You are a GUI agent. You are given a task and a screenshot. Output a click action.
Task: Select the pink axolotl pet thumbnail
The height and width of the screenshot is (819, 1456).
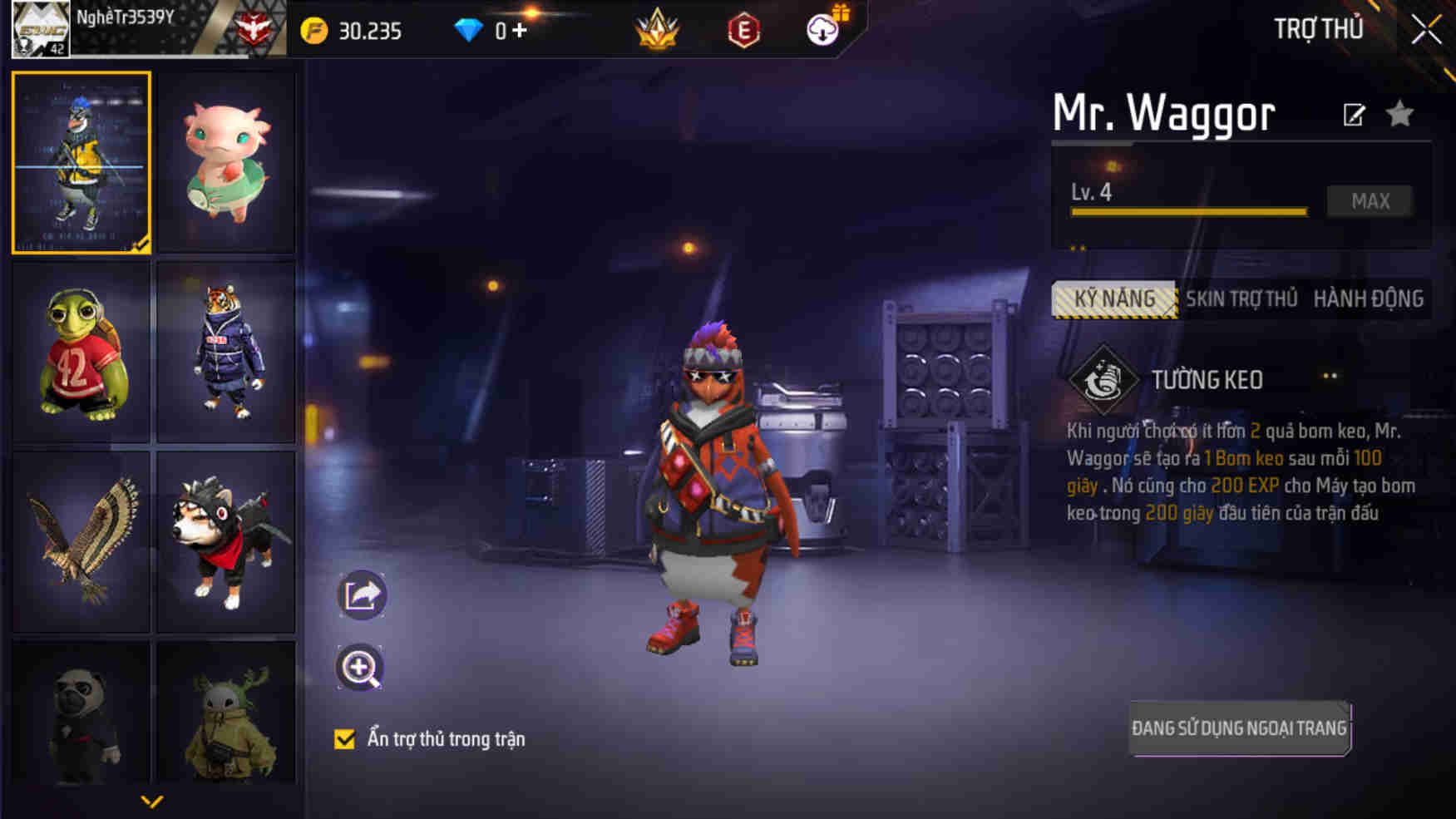225,162
